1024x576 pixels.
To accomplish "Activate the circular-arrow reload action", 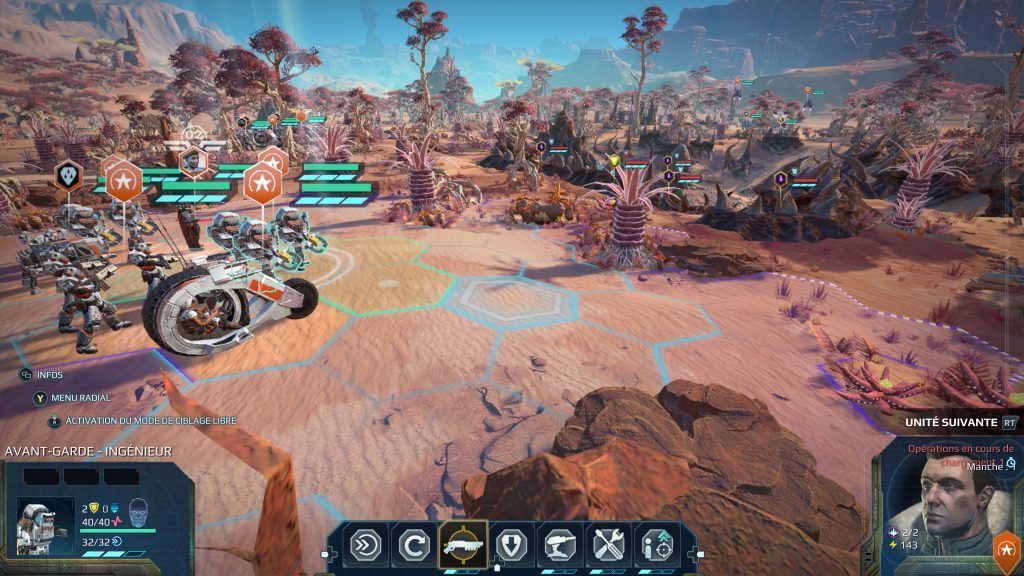I will tap(413, 546).
